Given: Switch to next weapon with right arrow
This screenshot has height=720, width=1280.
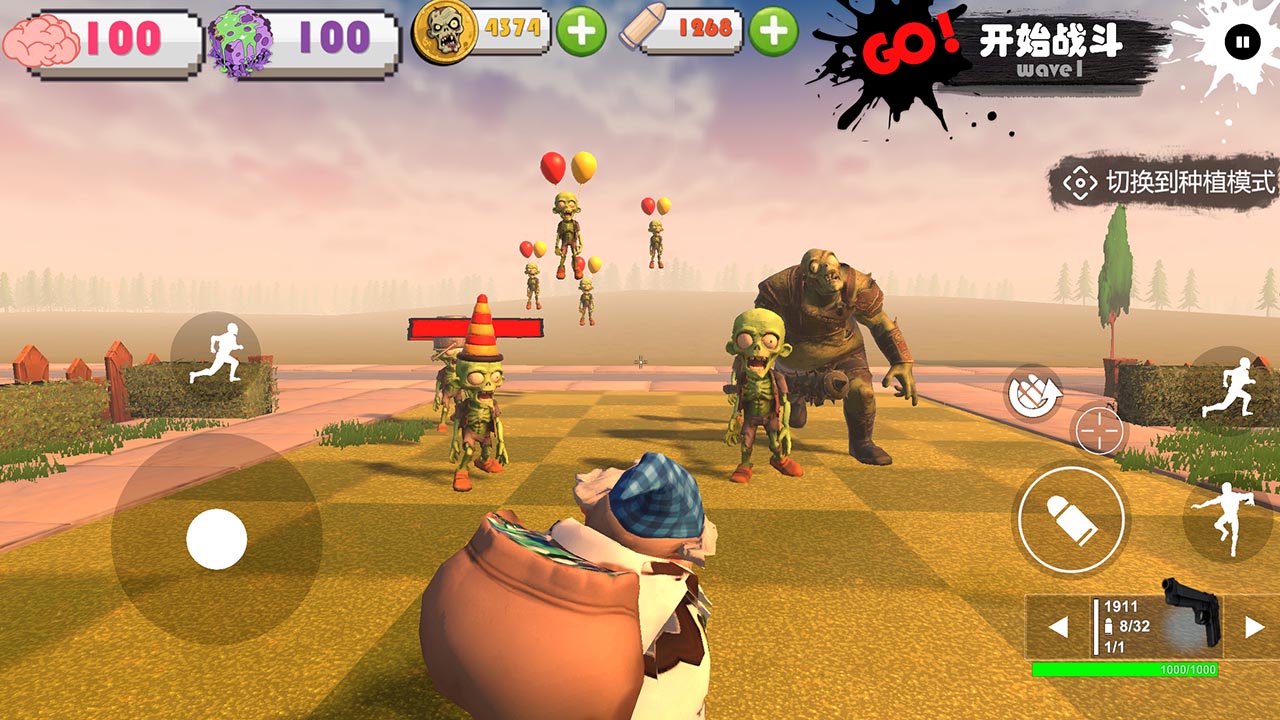Looking at the screenshot, I should click(1257, 625).
